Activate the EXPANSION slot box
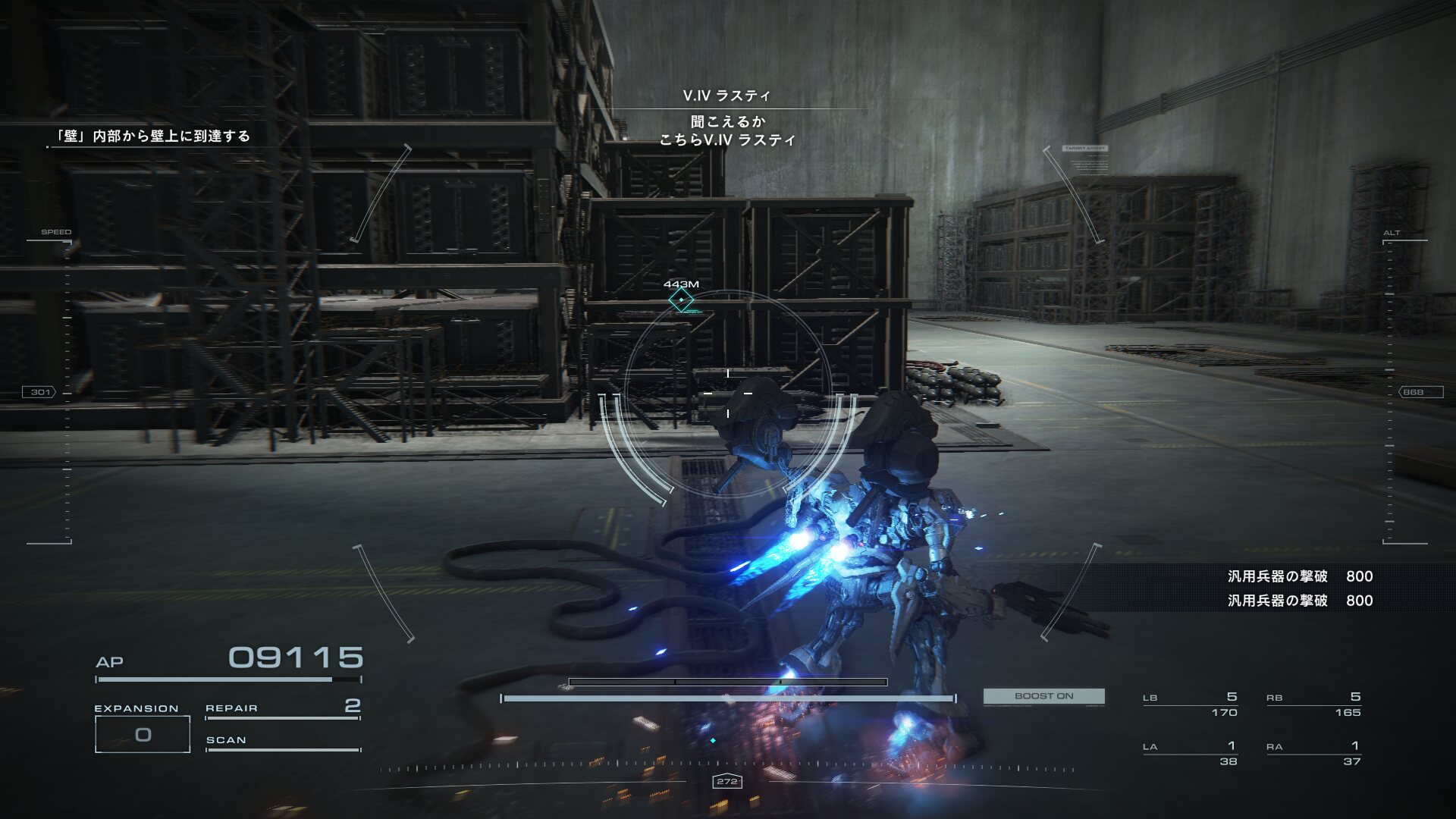Image resolution: width=1456 pixels, height=819 pixels. 143,734
